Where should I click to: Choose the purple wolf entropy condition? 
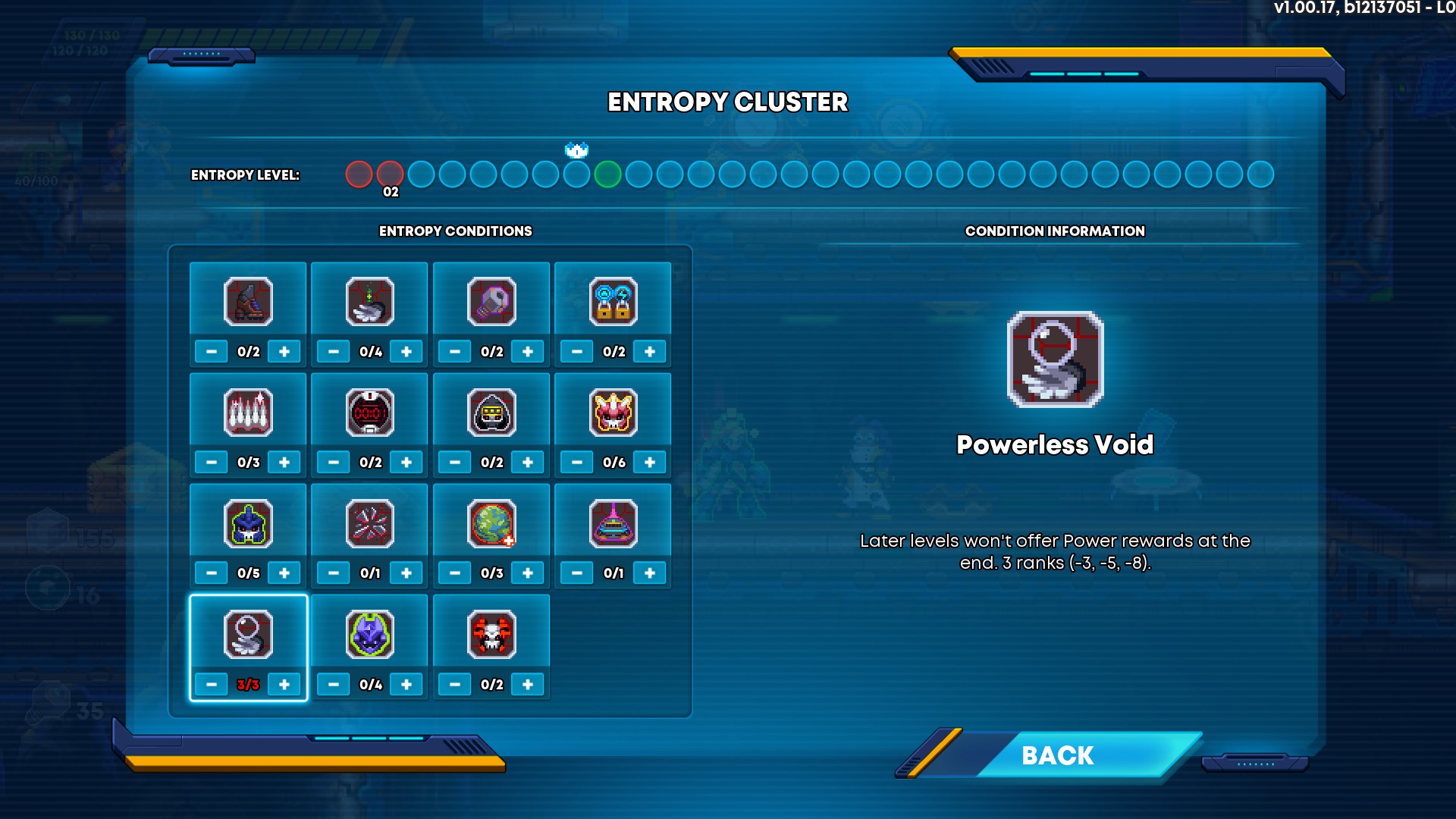[370, 634]
